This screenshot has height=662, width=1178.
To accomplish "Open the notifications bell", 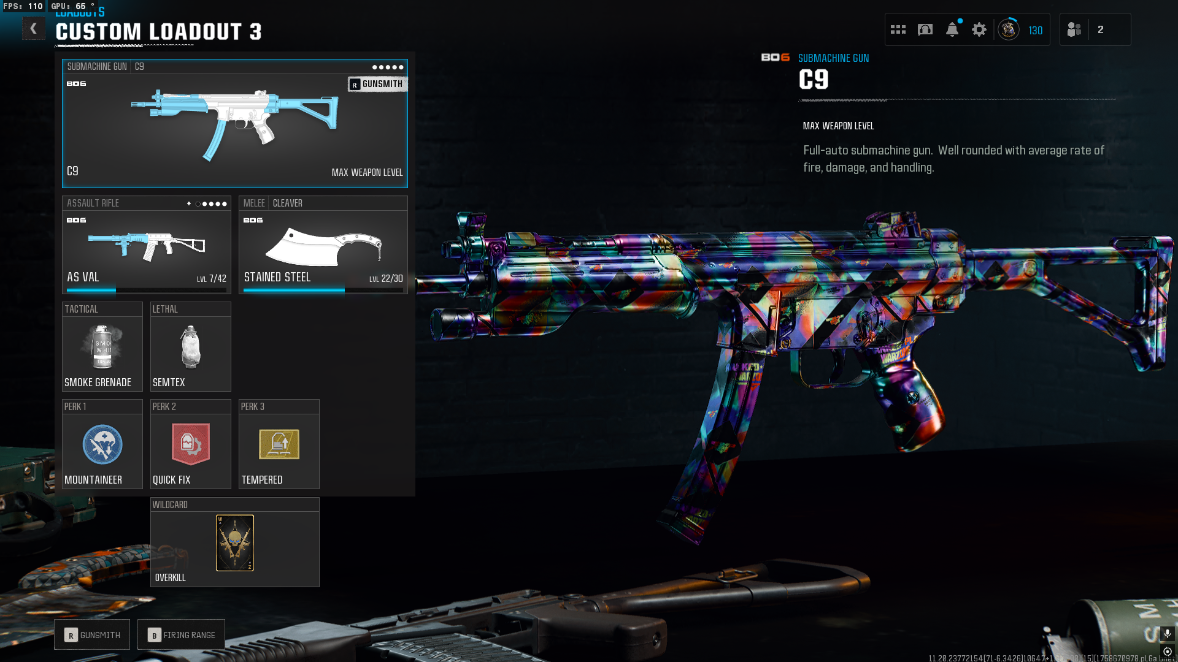I will 952,30.
